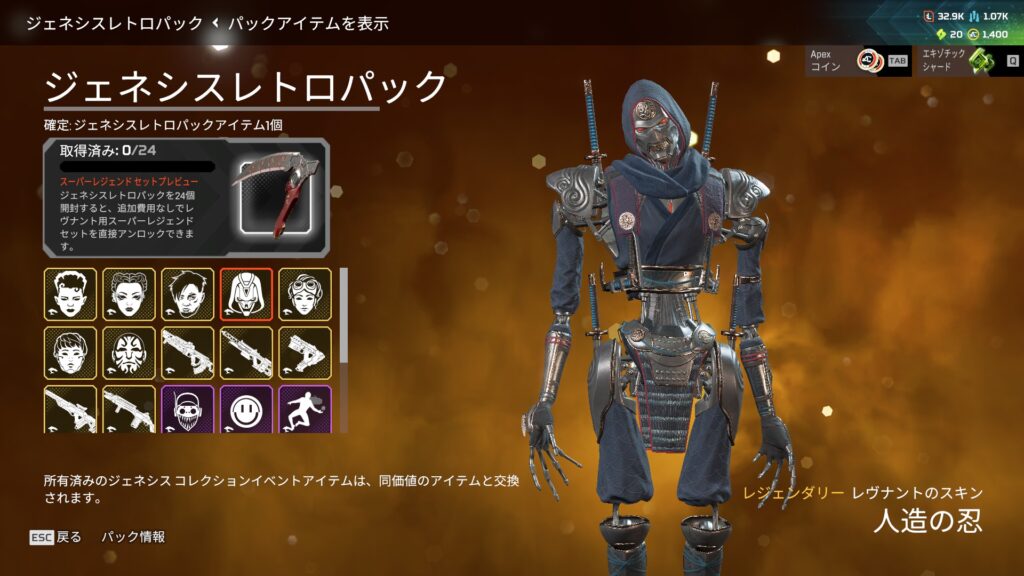This screenshot has height=576, width=1024.
Task: Select the goggles-wearing Horizon skin tile
Action: point(304,294)
